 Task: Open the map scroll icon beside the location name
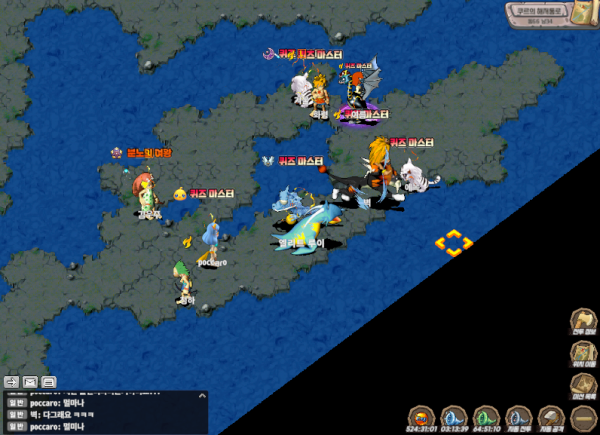tap(582, 13)
